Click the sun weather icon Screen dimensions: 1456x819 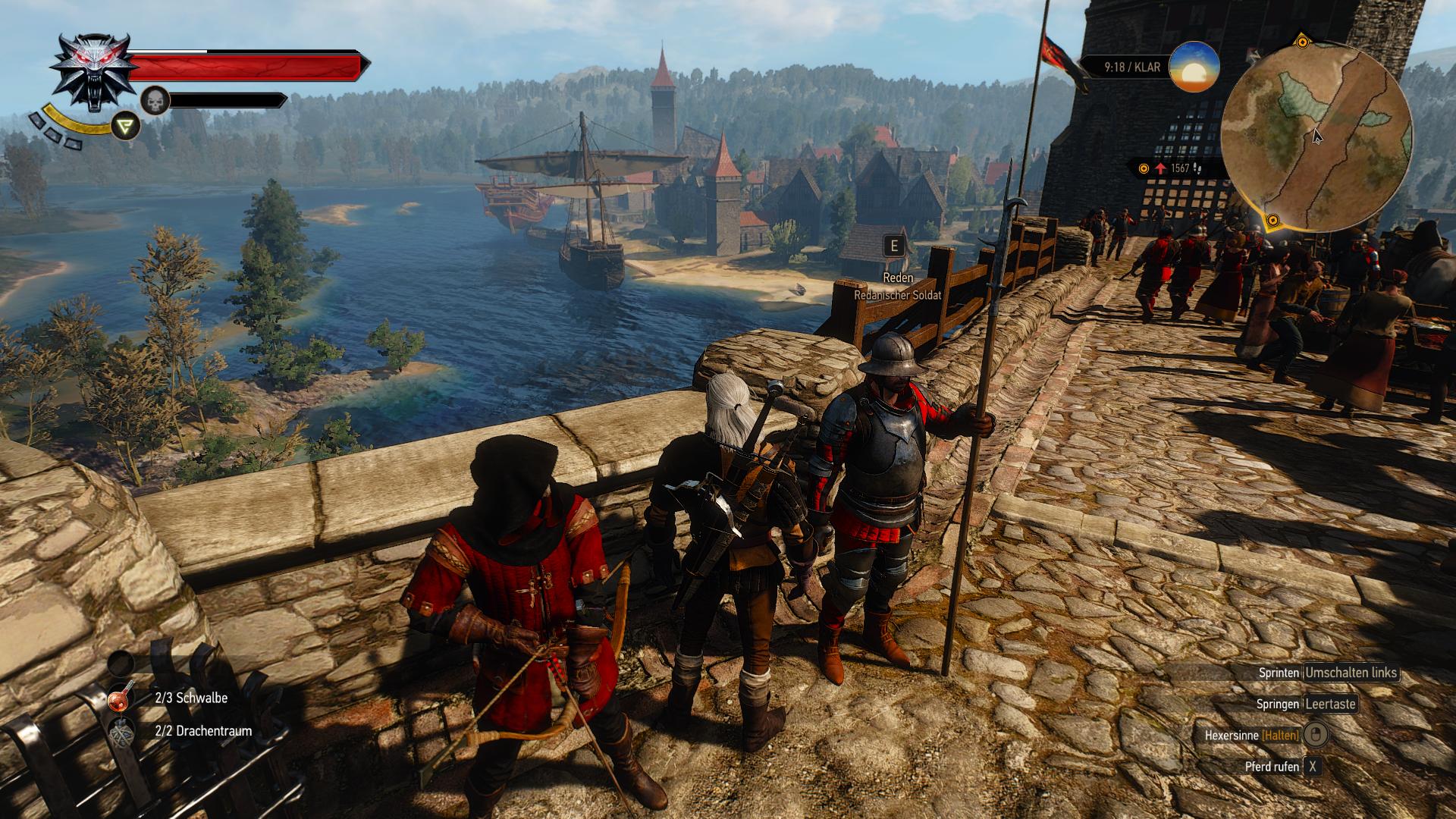1194,67
